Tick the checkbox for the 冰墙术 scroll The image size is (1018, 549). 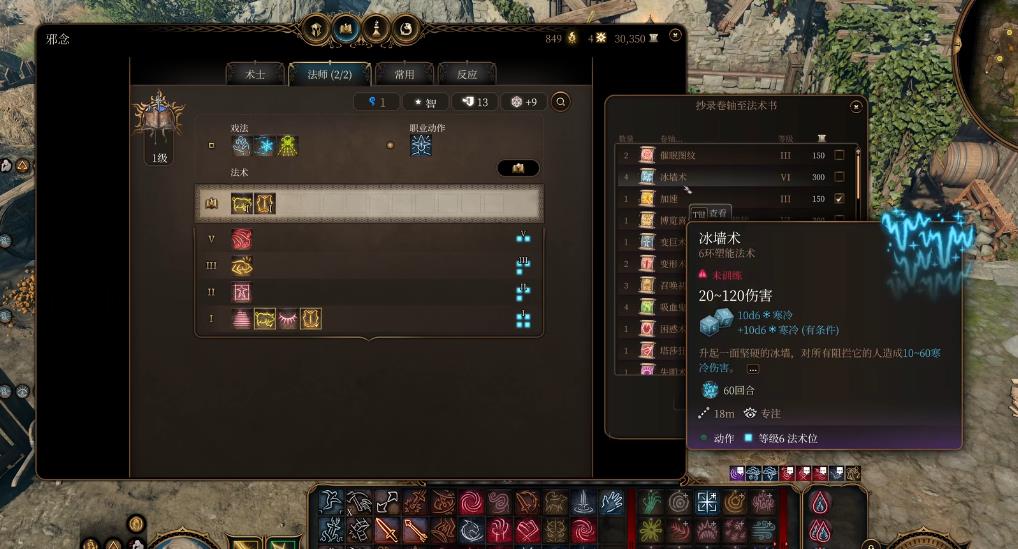[839, 177]
